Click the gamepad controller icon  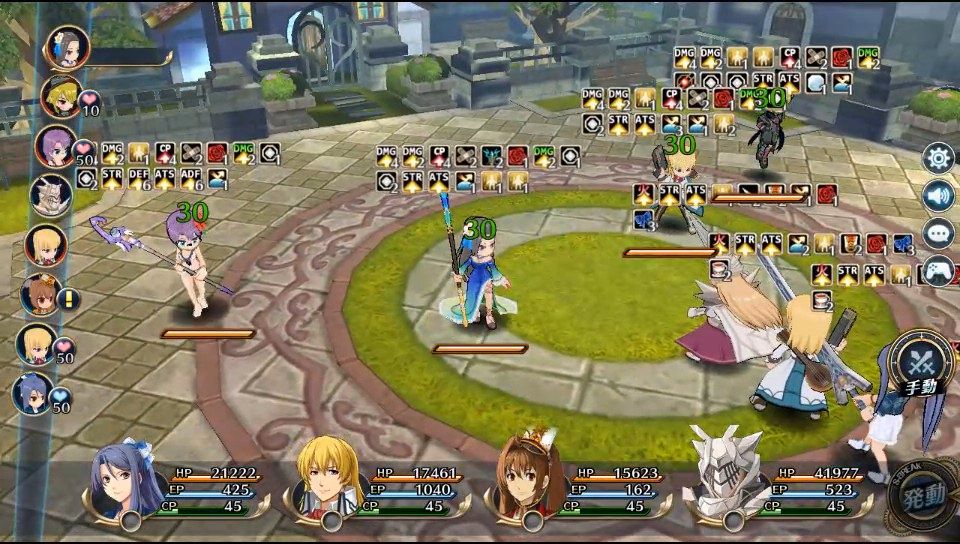tap(938, 270)
